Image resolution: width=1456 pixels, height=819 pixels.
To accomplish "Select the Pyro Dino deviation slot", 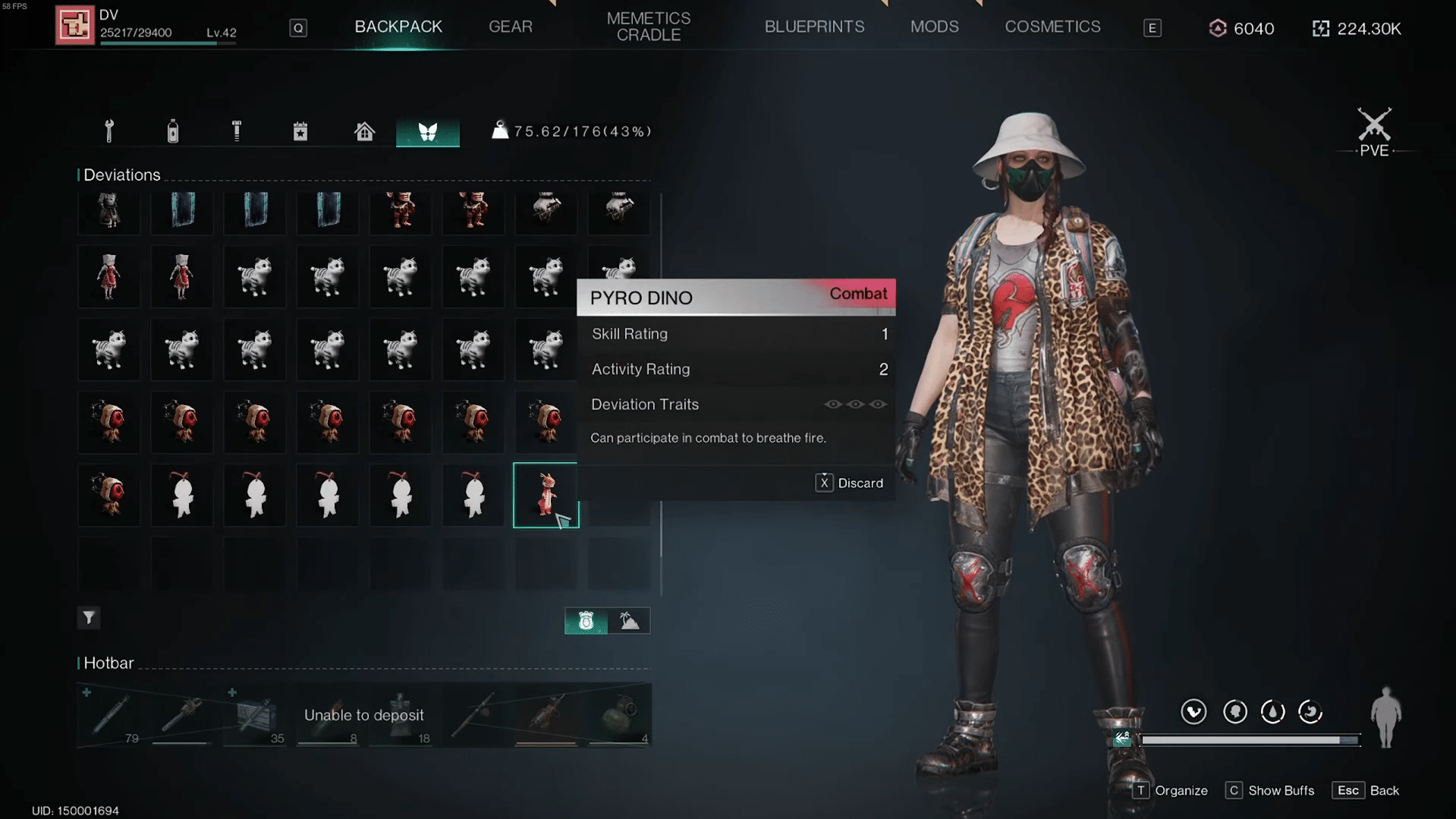I will coord(546,495).
